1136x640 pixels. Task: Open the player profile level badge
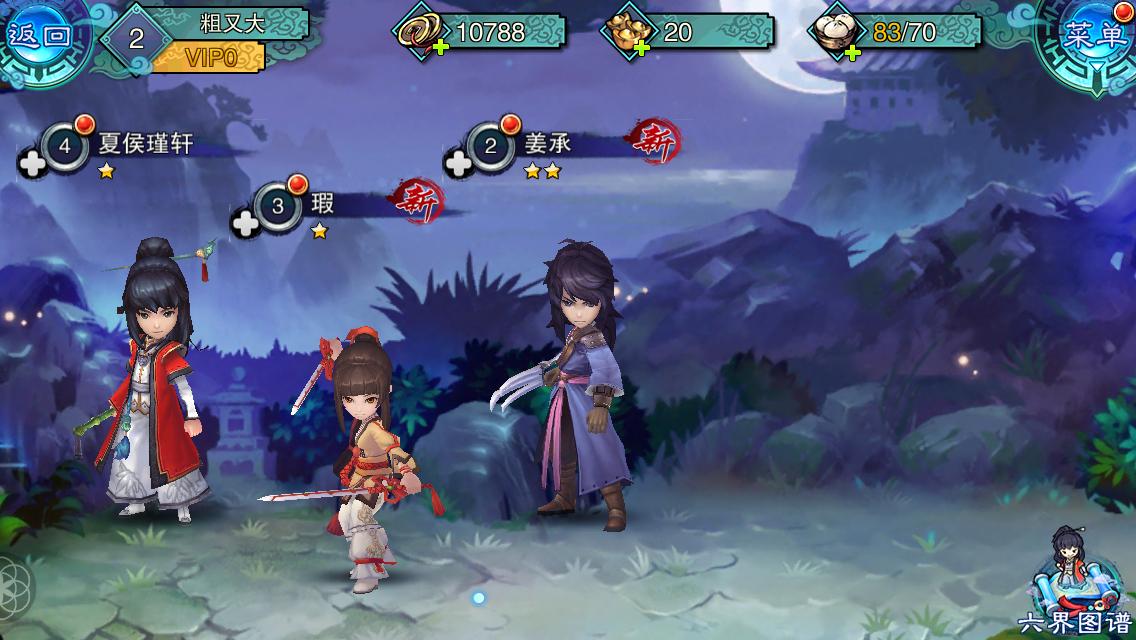tap(137, 39)
